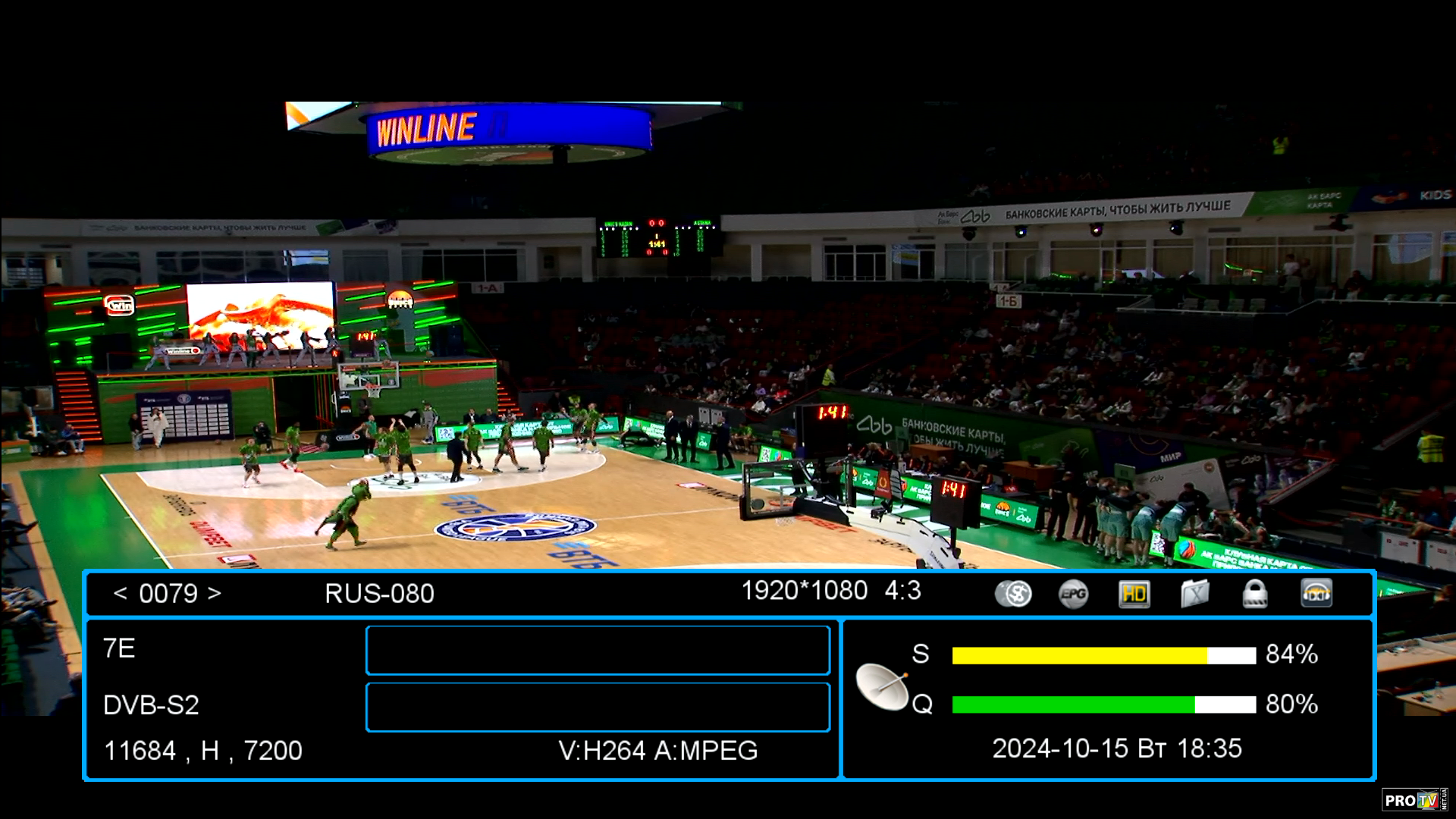Click the EPG program guide icon
The height and width of the screenshot is (819, 1456).
(1073, 594)
